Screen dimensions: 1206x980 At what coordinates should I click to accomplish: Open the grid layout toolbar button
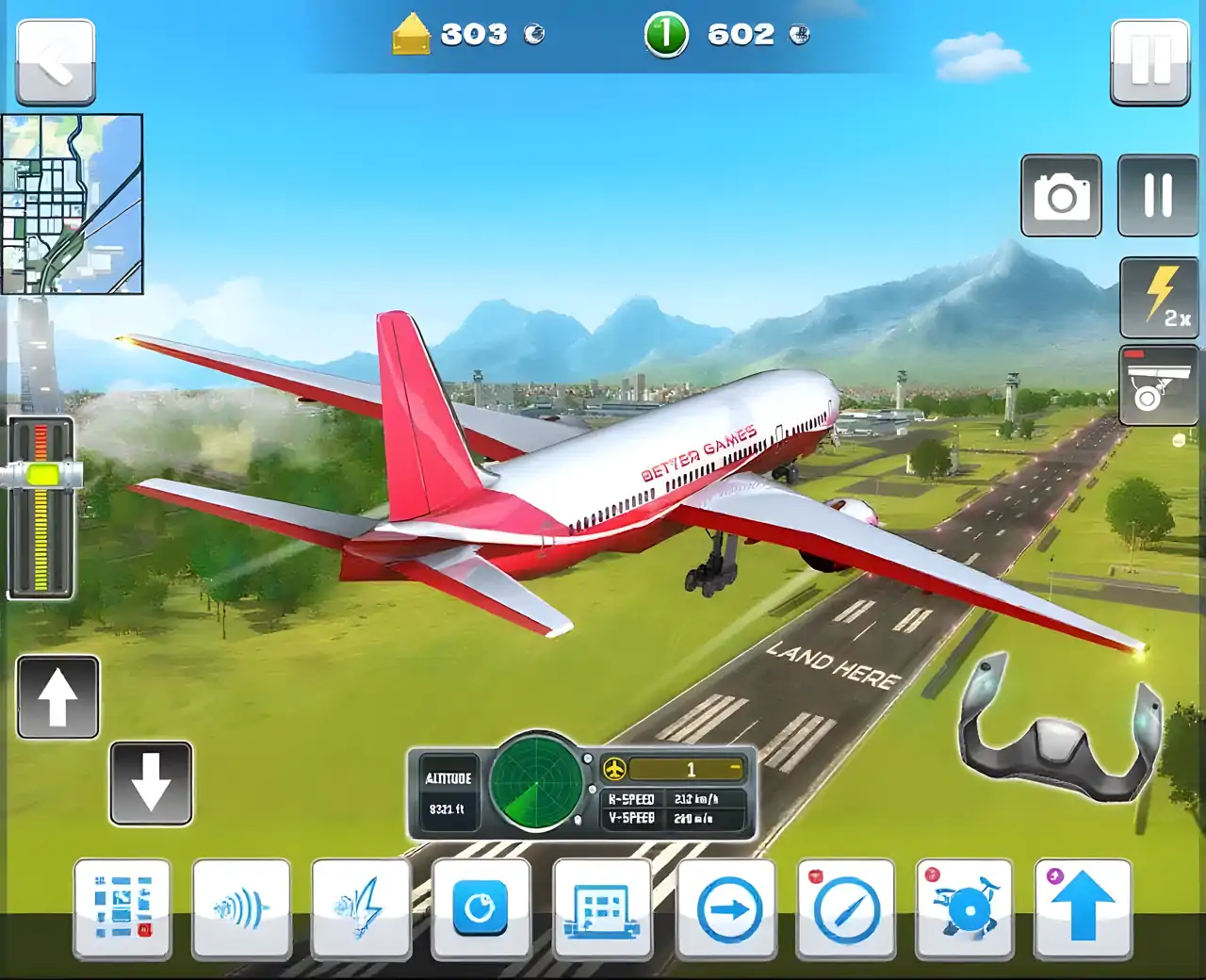122,907
